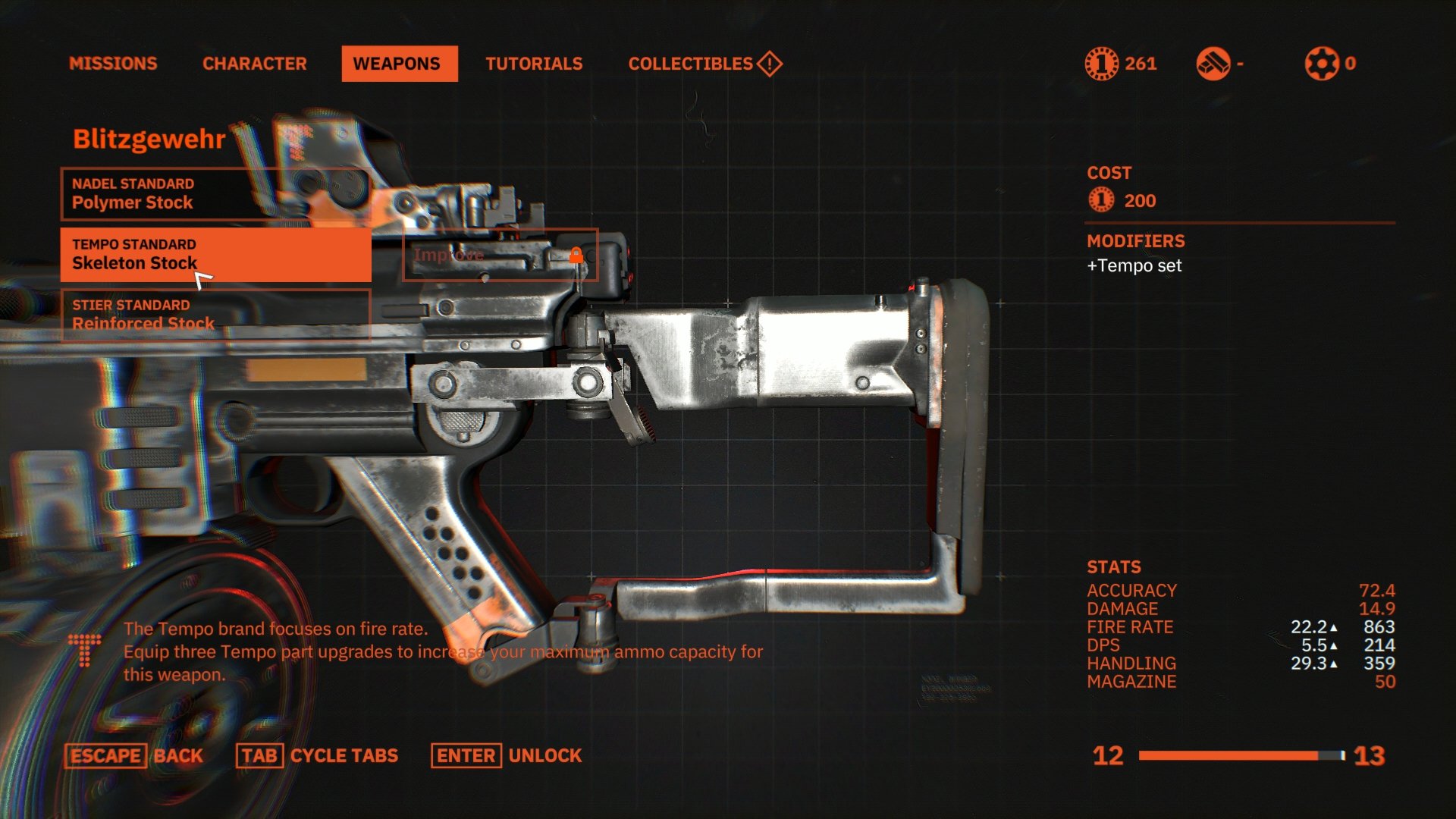Click the Blitzgewehr weapon name
1456x819 pixels.
tap(149, 139)
